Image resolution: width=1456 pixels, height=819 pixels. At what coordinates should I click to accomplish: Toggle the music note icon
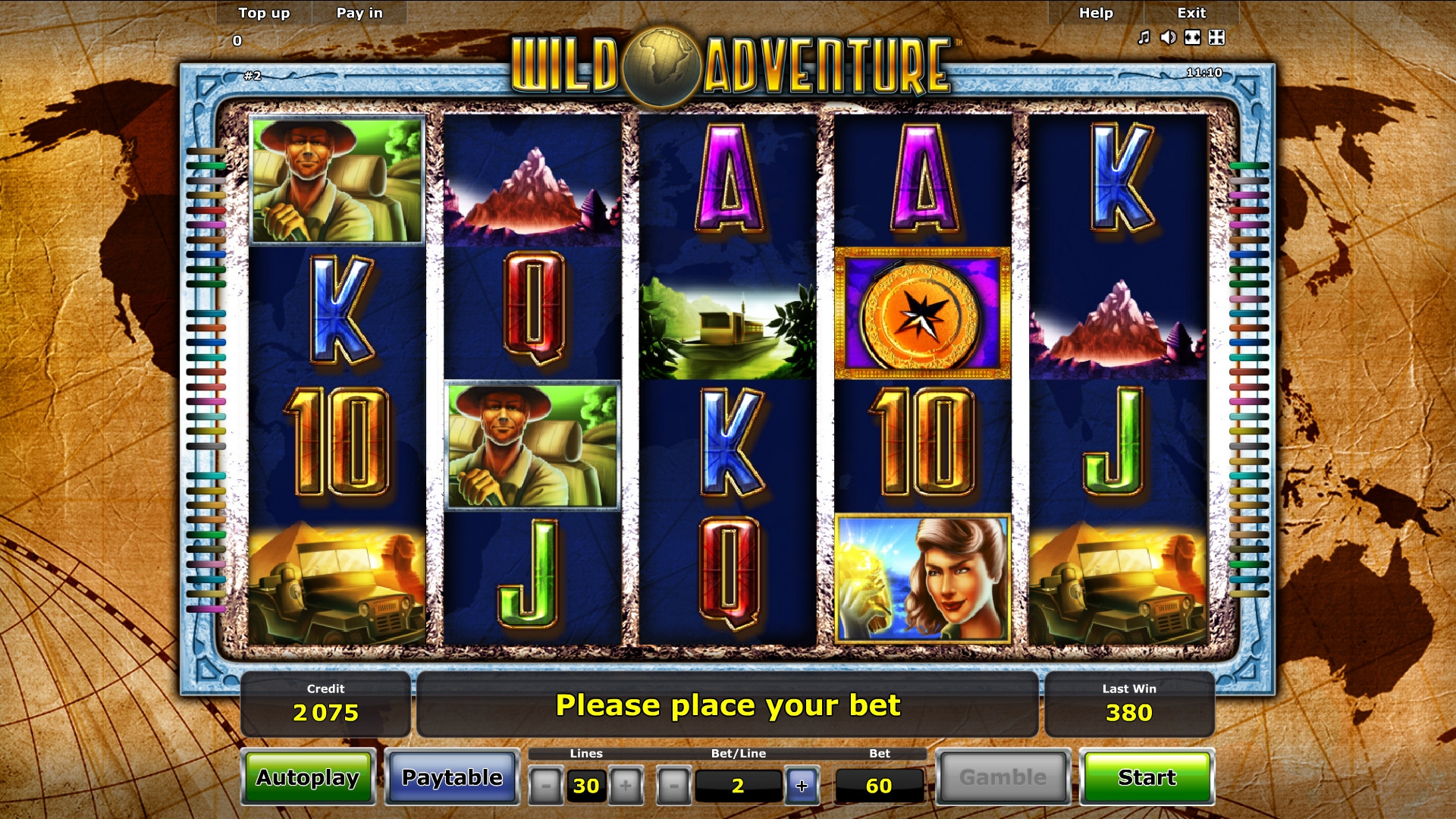click(1144, 37)
